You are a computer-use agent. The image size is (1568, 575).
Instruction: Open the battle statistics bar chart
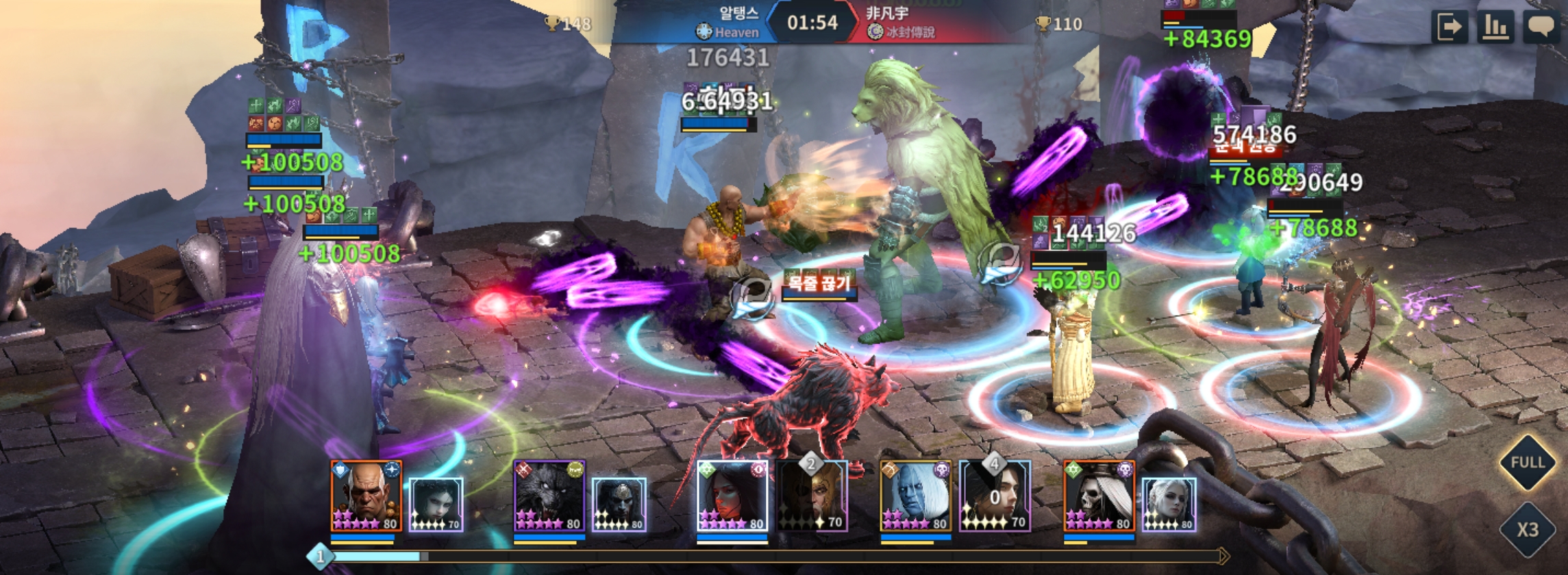pyautogui.click(x=1495, y=27)
